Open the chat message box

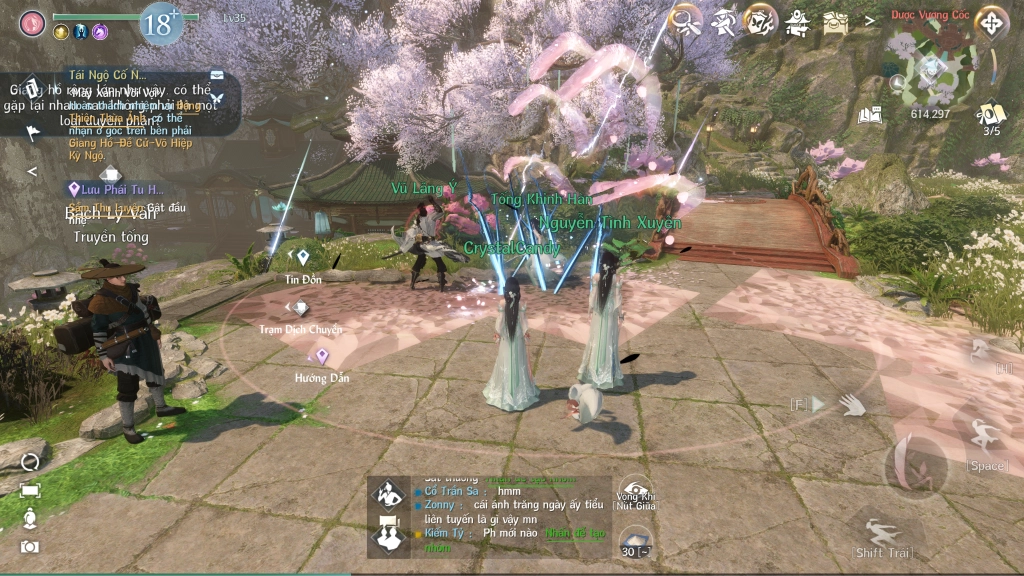point(492,514)
